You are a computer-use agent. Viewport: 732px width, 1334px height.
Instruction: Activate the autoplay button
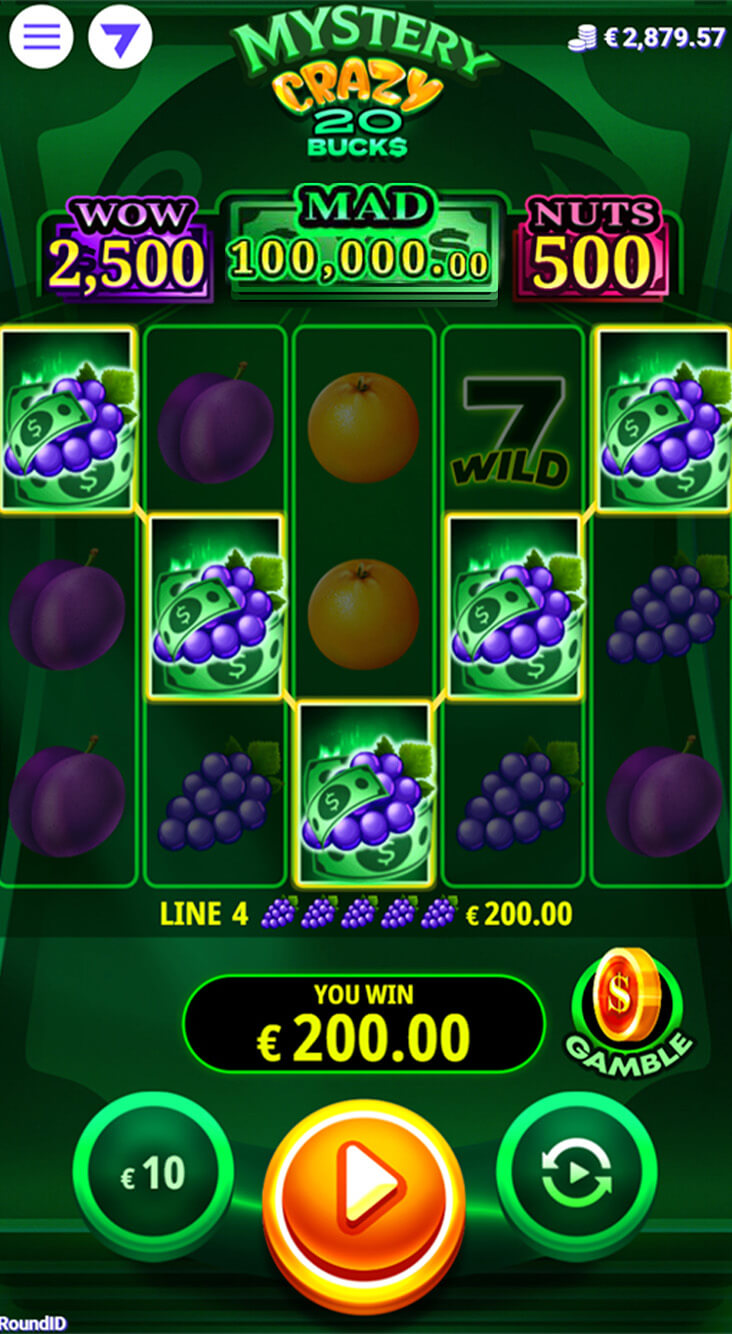point(576,1174)
